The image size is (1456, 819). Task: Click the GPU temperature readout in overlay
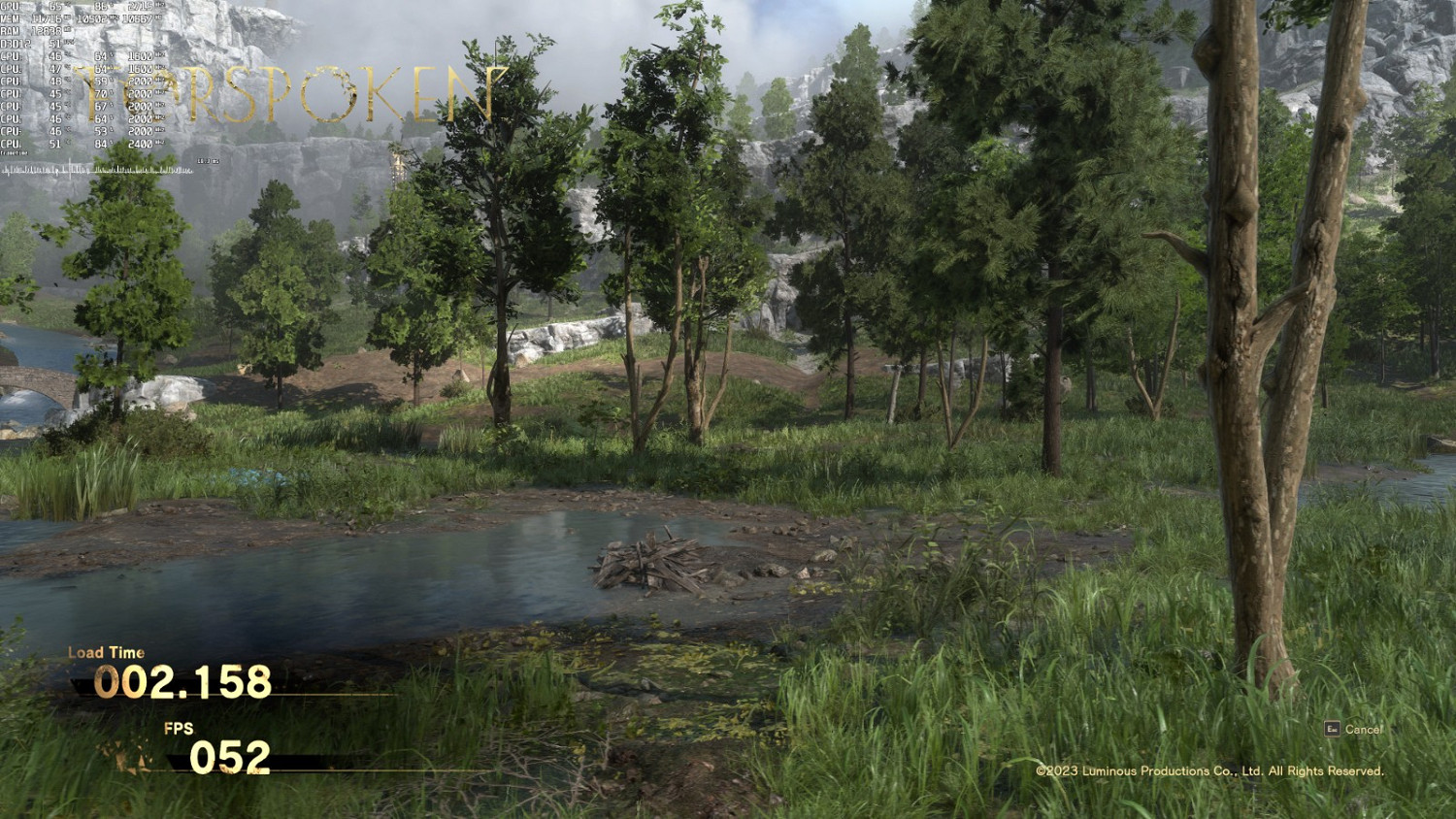(x=53, y=6)
